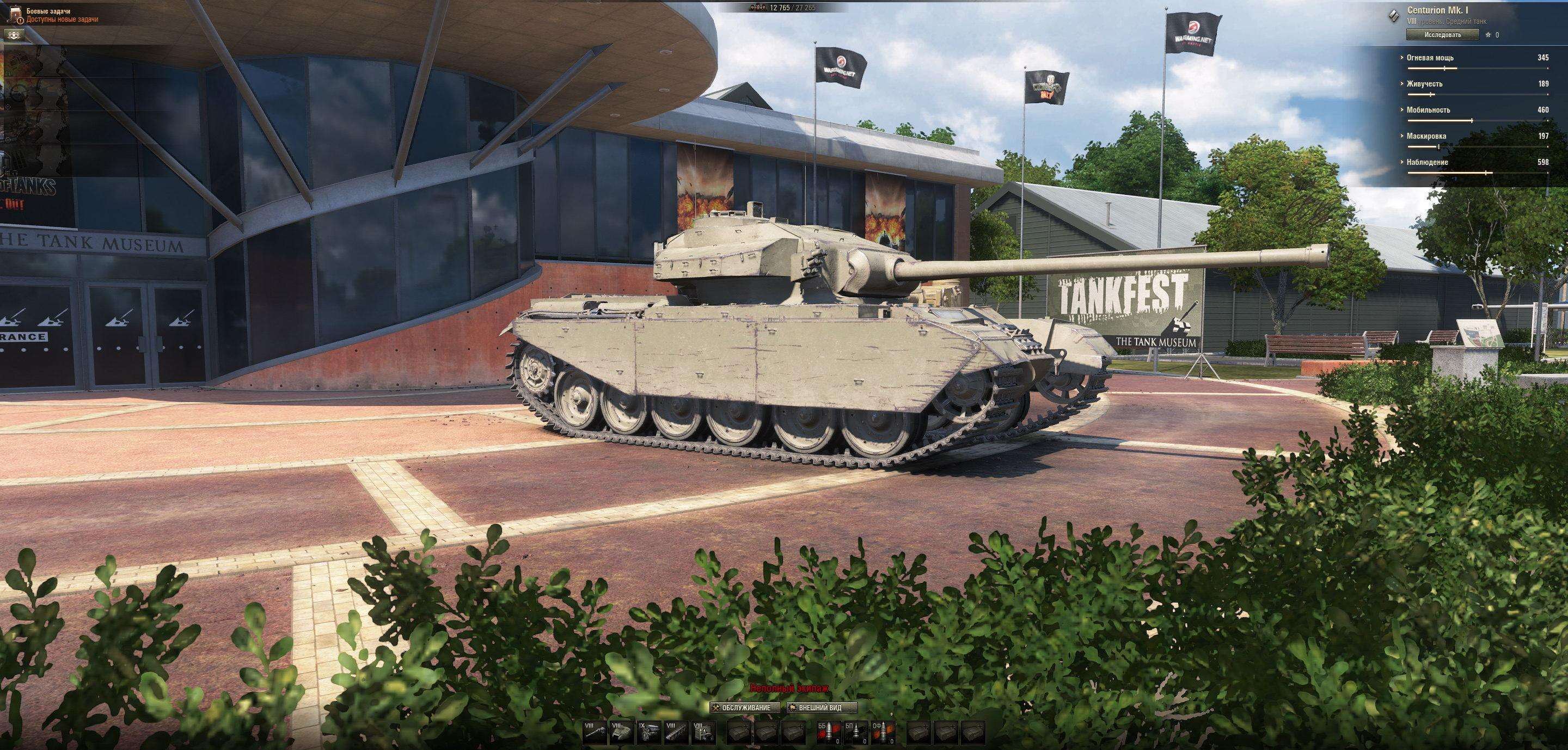Select the tier IX engine module slot
The width and height of the screenshot is (1568, 750).
649,733
